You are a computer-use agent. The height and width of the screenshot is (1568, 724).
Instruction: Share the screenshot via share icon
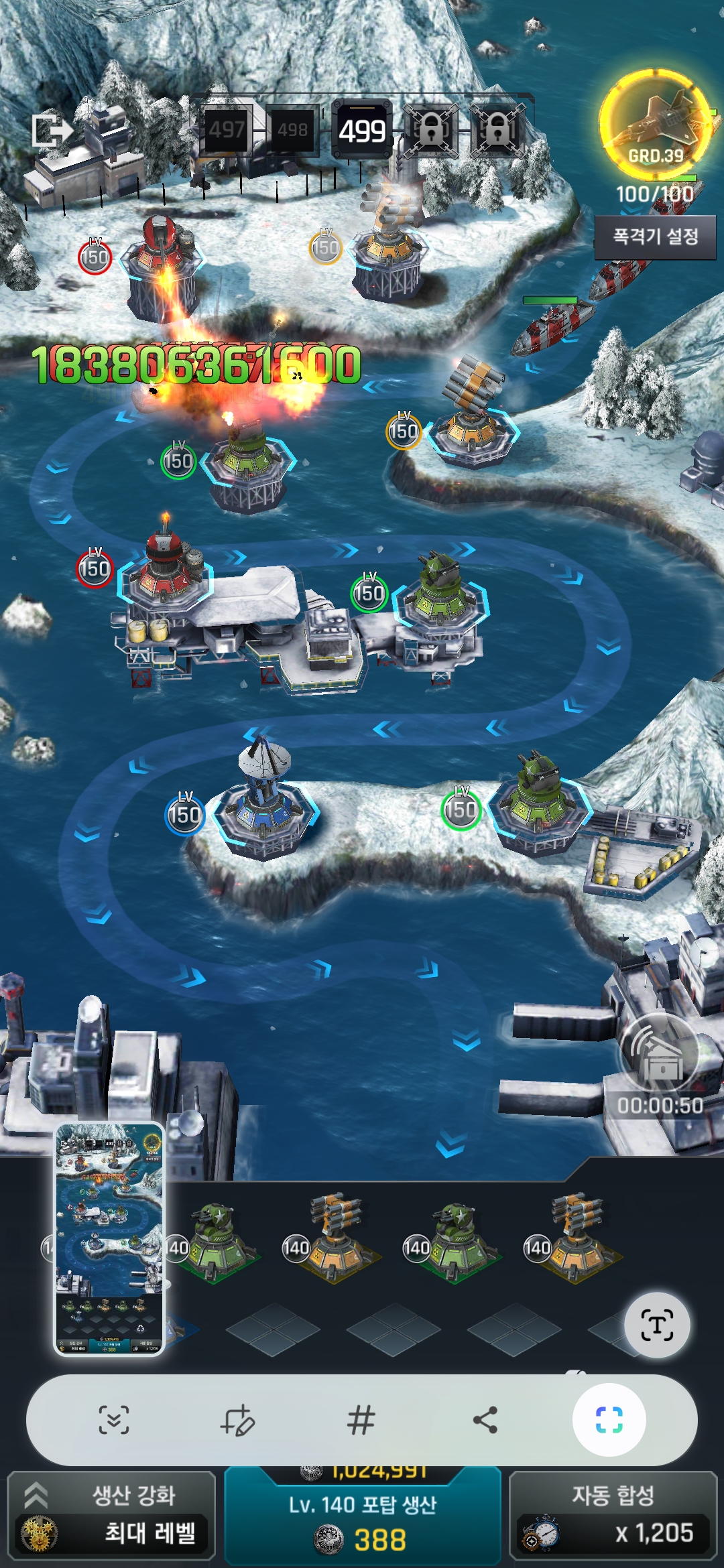485,1419
